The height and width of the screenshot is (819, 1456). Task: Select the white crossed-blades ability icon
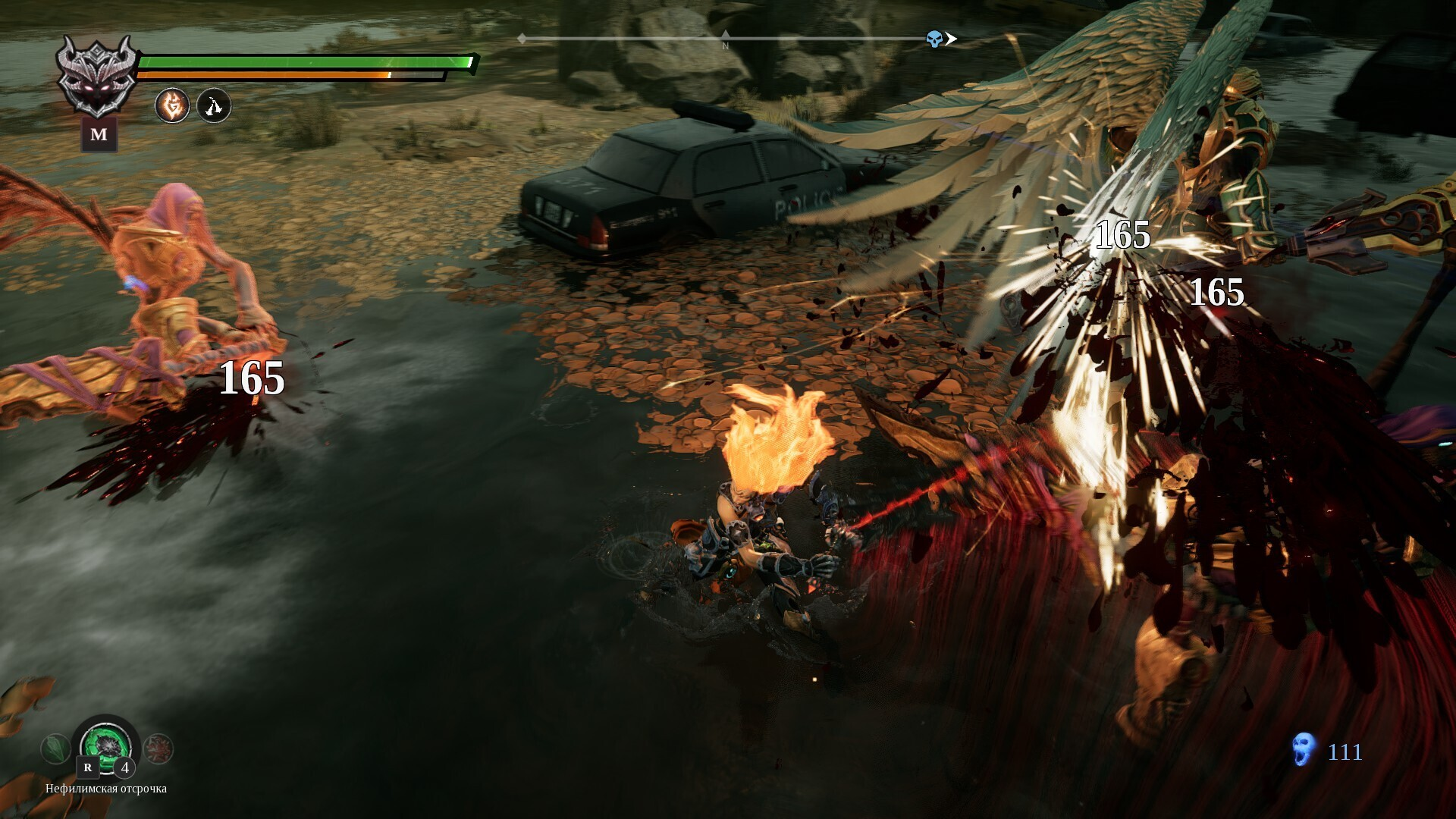pyautogui.click(x=214, y=105)
